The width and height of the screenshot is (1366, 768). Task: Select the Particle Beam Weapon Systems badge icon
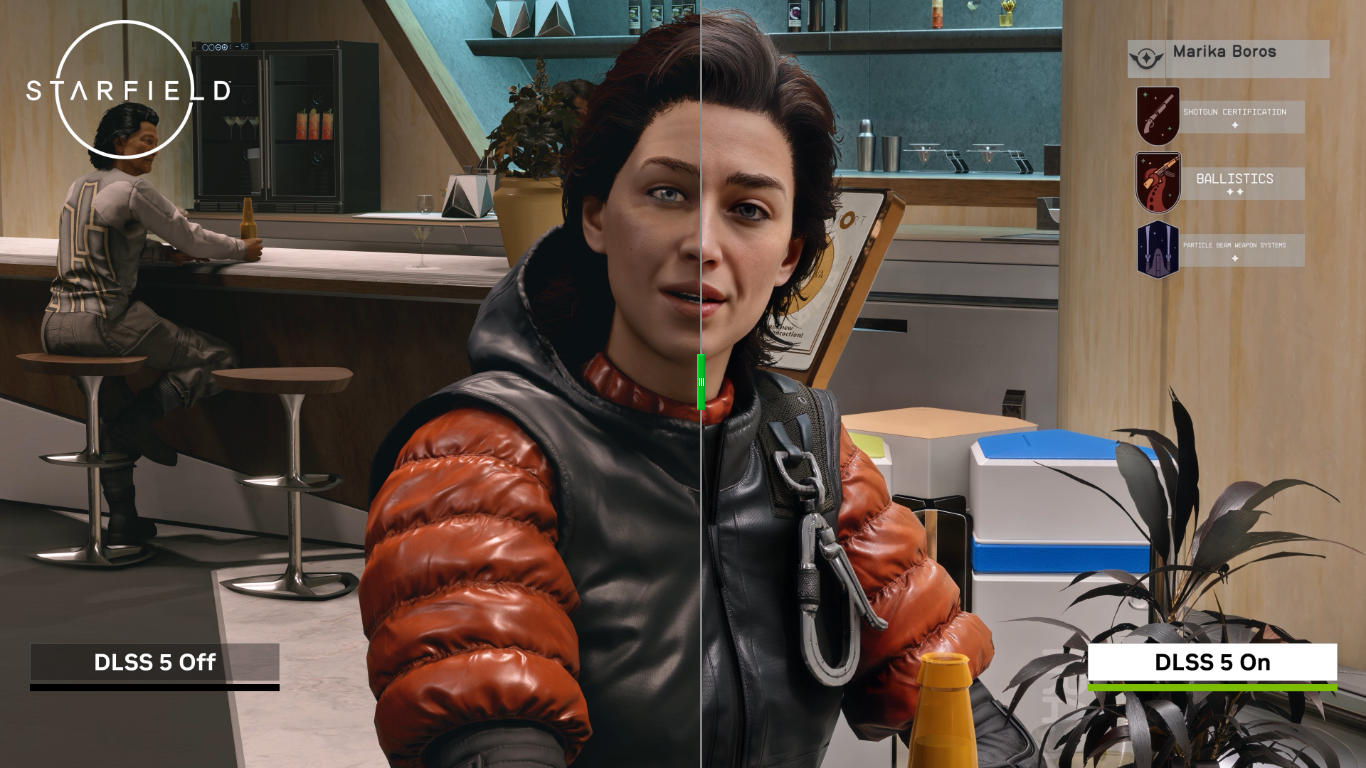(1156, 247)
